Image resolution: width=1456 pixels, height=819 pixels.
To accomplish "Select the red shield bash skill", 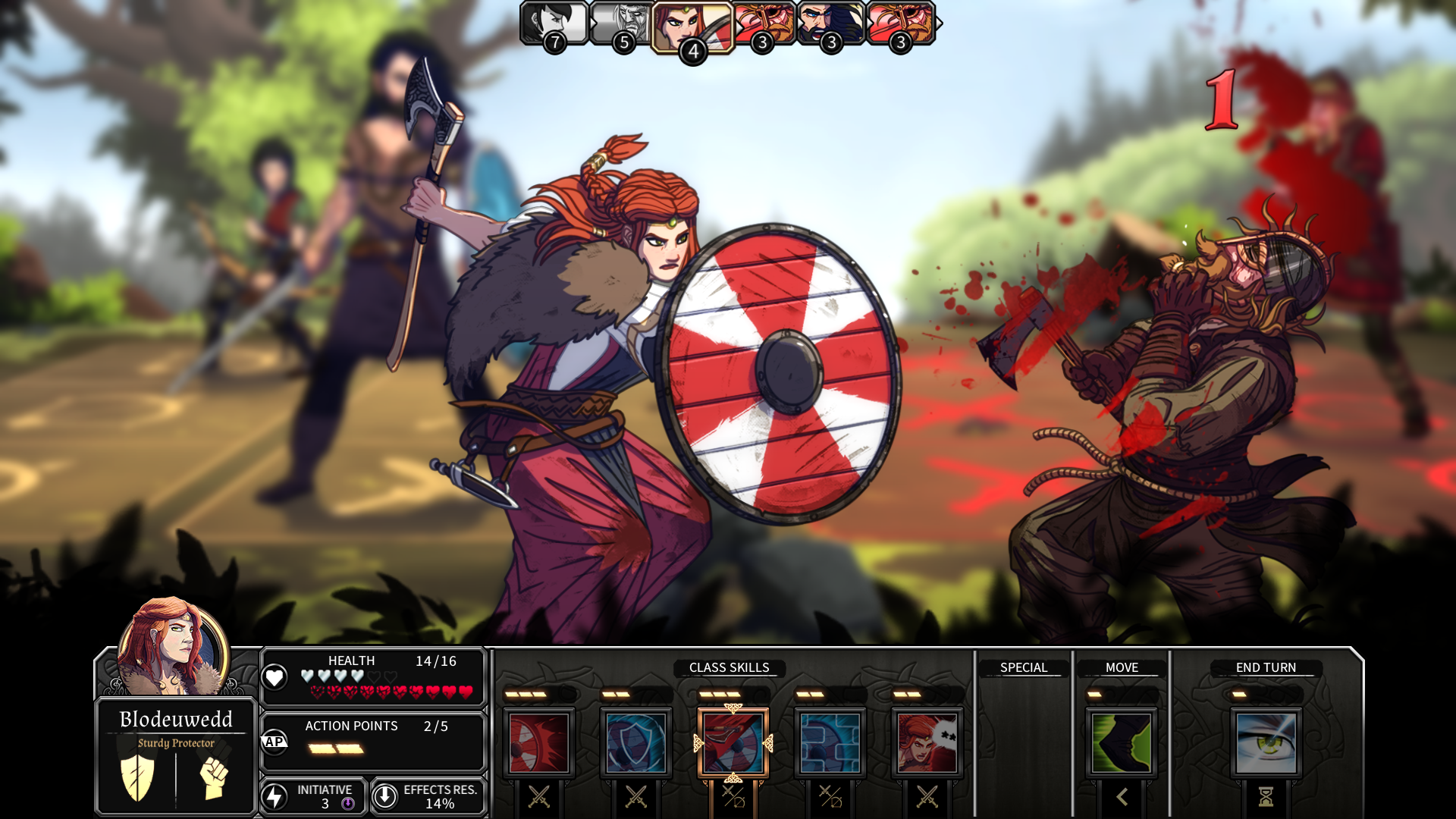I will pyautogui.click(x=539, y=743).
